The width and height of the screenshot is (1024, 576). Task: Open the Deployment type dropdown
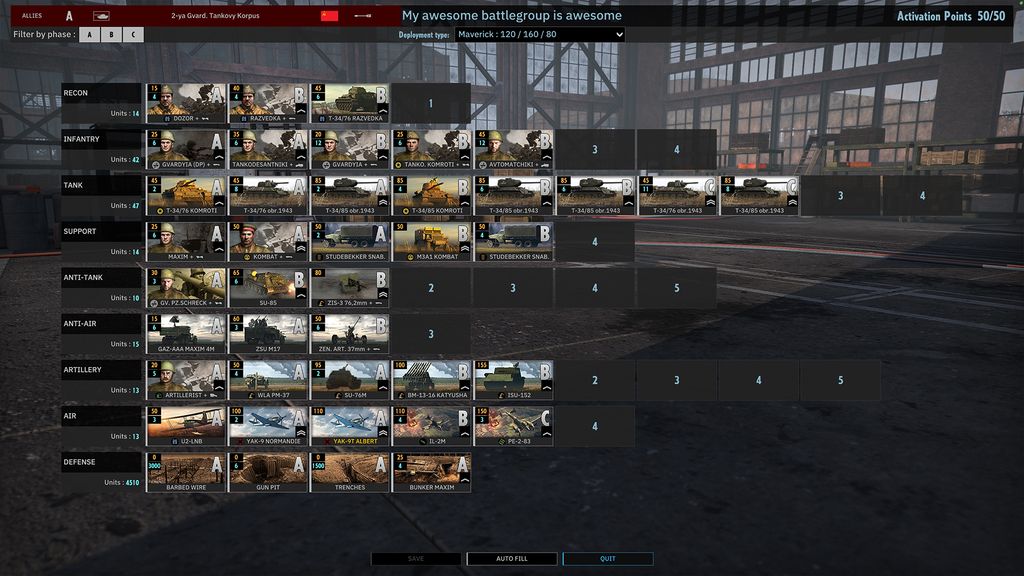pos(539,35)
